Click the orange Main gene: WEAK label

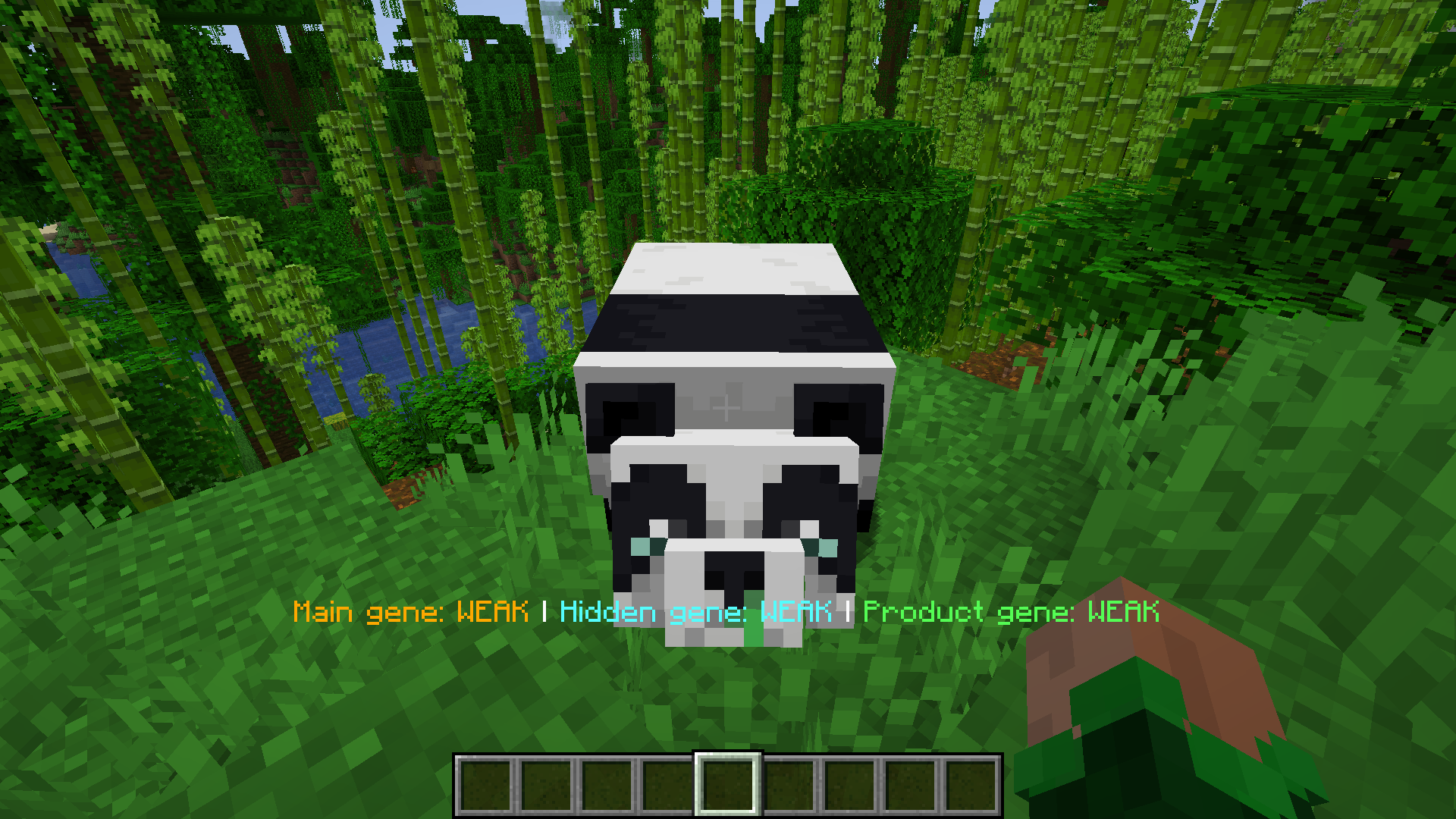(x=409, y=611)
